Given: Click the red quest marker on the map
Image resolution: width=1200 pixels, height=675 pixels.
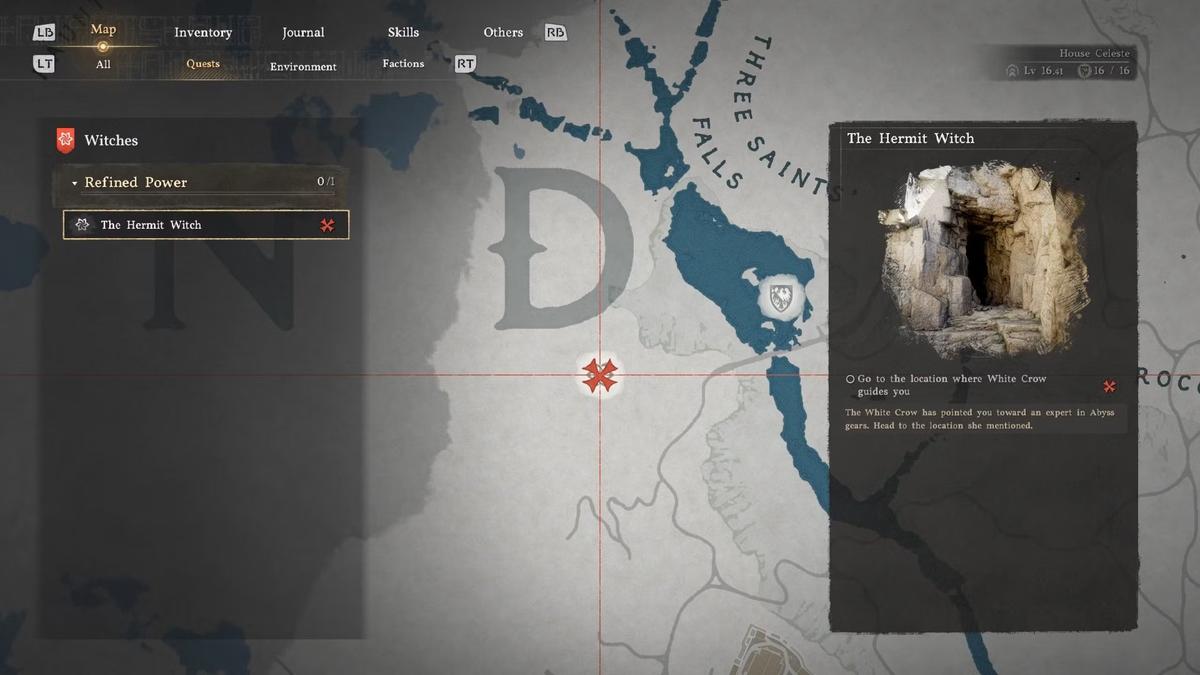Looking at the screenshot, I should [x=600, y=375].
